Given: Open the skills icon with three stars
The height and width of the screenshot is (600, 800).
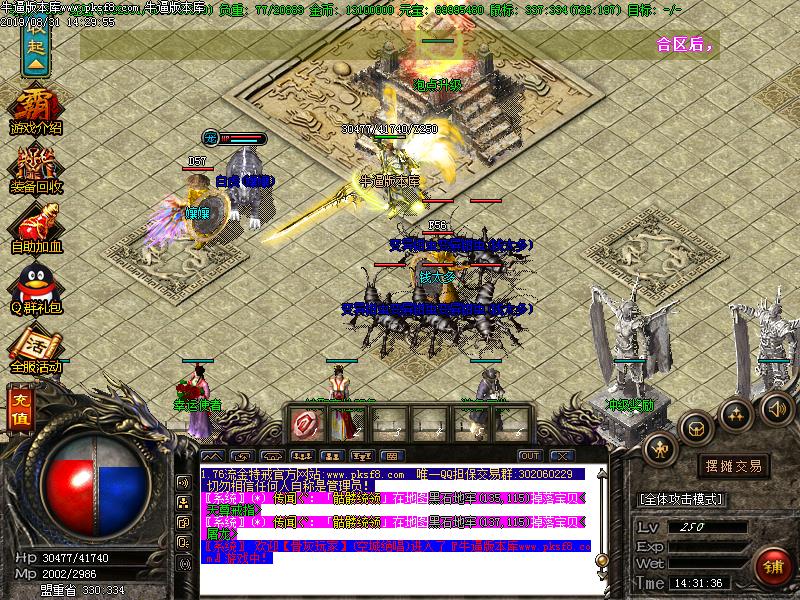Looking at the screenshot, I should click(x=736, y=413).
